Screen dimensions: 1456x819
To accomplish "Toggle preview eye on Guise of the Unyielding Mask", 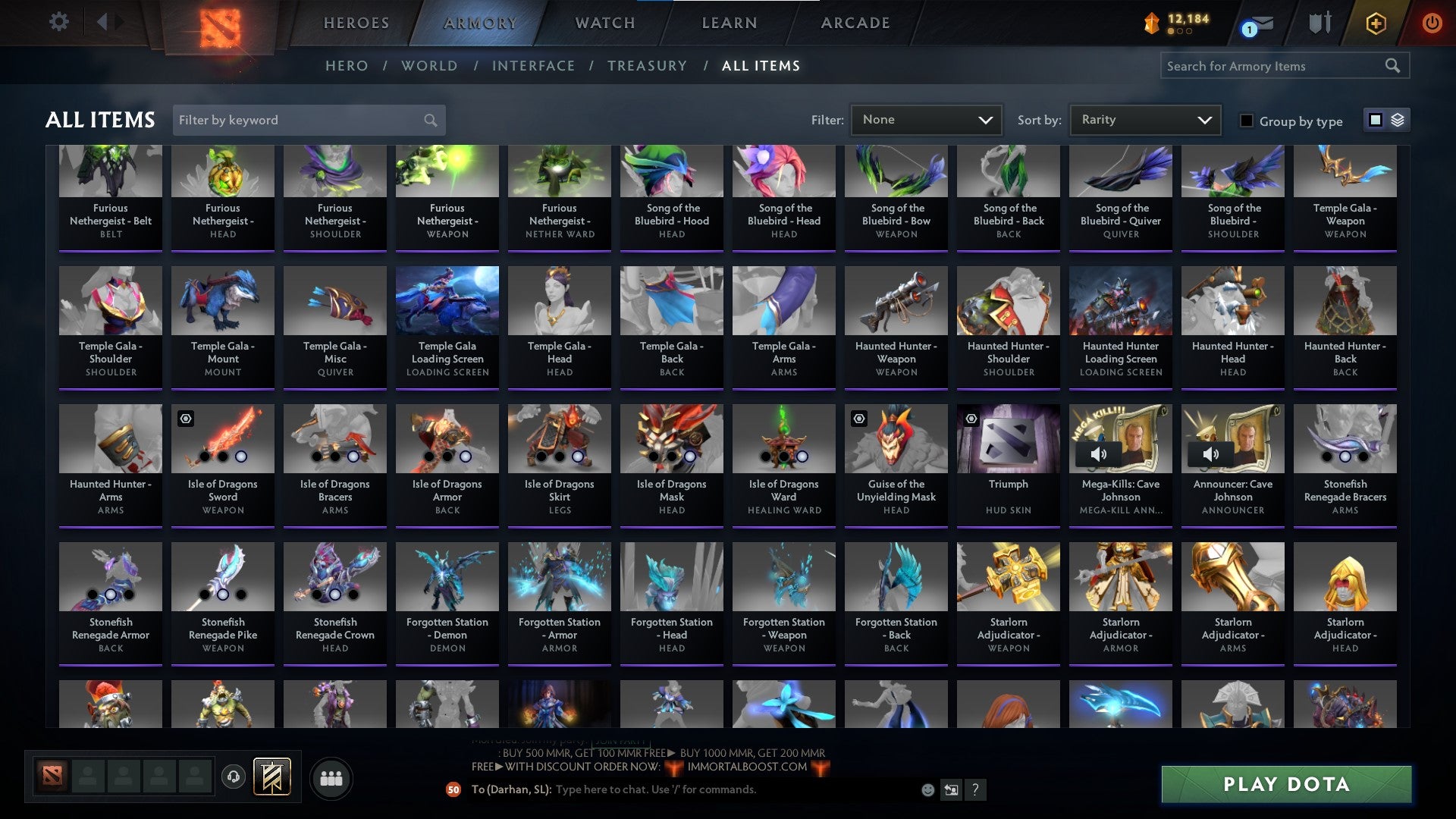I will (x=858, y=418).
